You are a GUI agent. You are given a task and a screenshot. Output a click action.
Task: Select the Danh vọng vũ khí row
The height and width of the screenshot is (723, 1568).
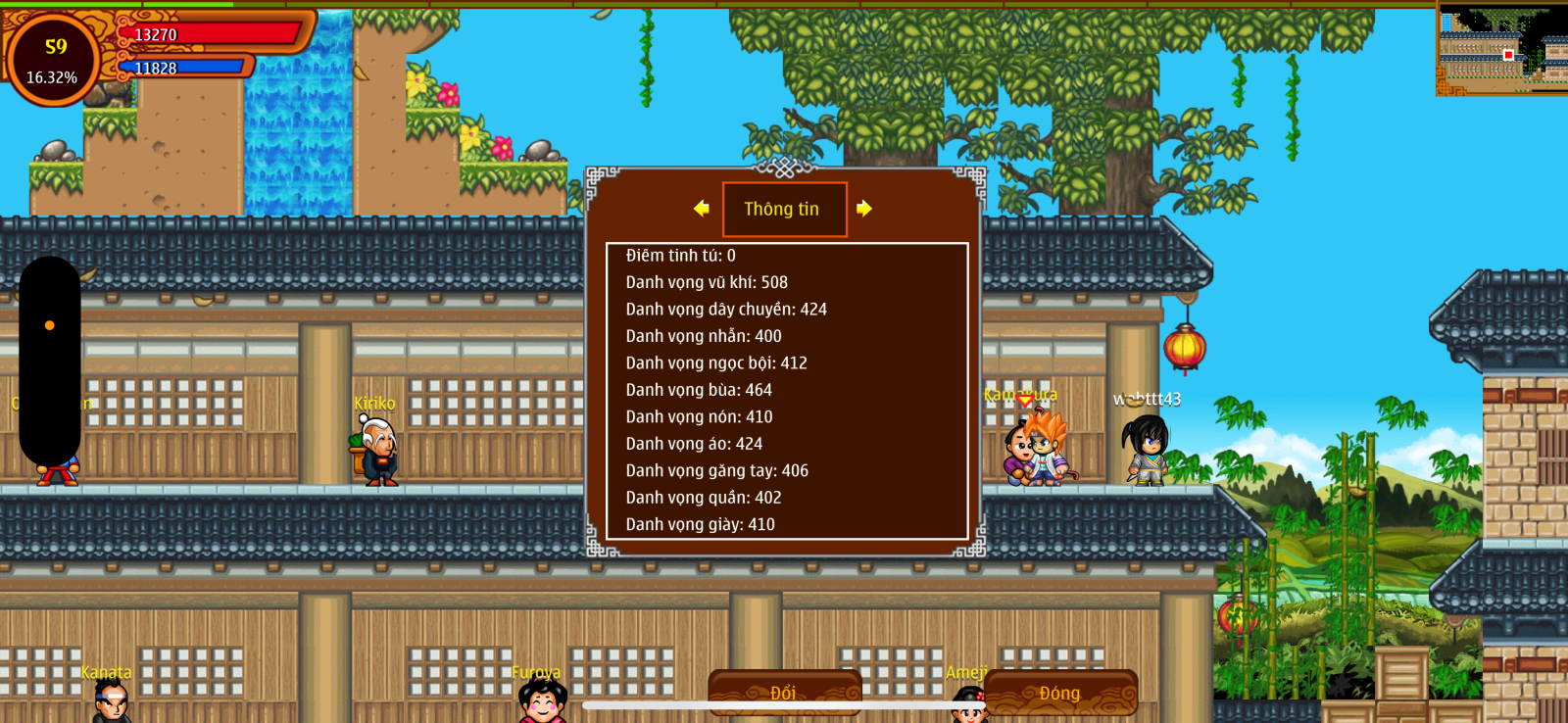point(707,282)
